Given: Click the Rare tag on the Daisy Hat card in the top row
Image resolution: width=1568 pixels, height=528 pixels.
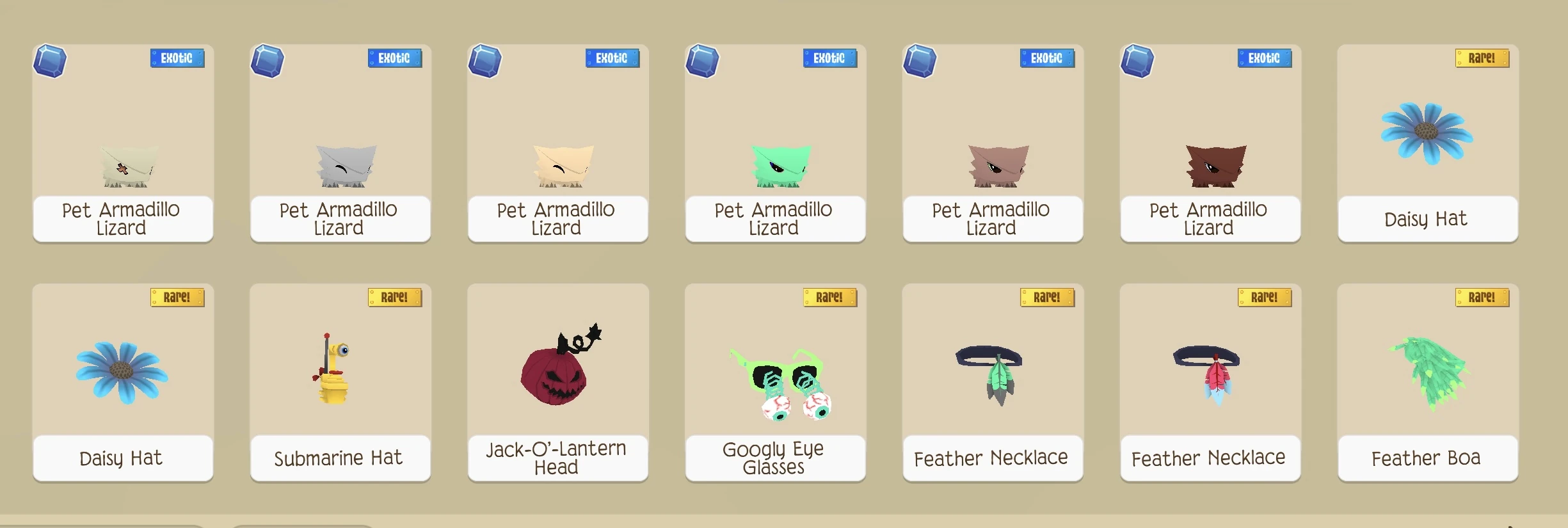Looking at the screenshot, I should [x=1484, y=58].
